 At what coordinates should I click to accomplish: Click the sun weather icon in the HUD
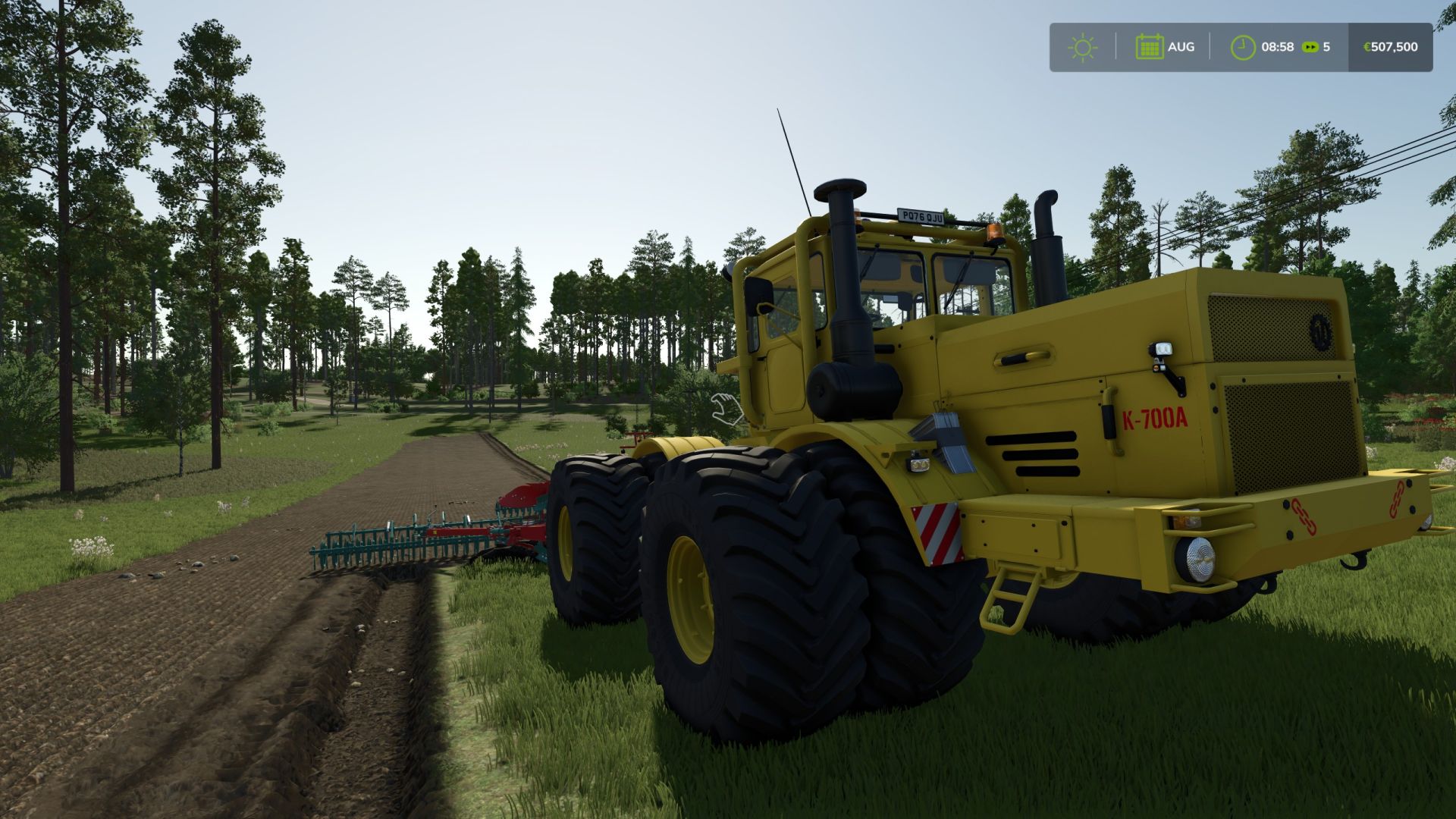coord(1083,47)
